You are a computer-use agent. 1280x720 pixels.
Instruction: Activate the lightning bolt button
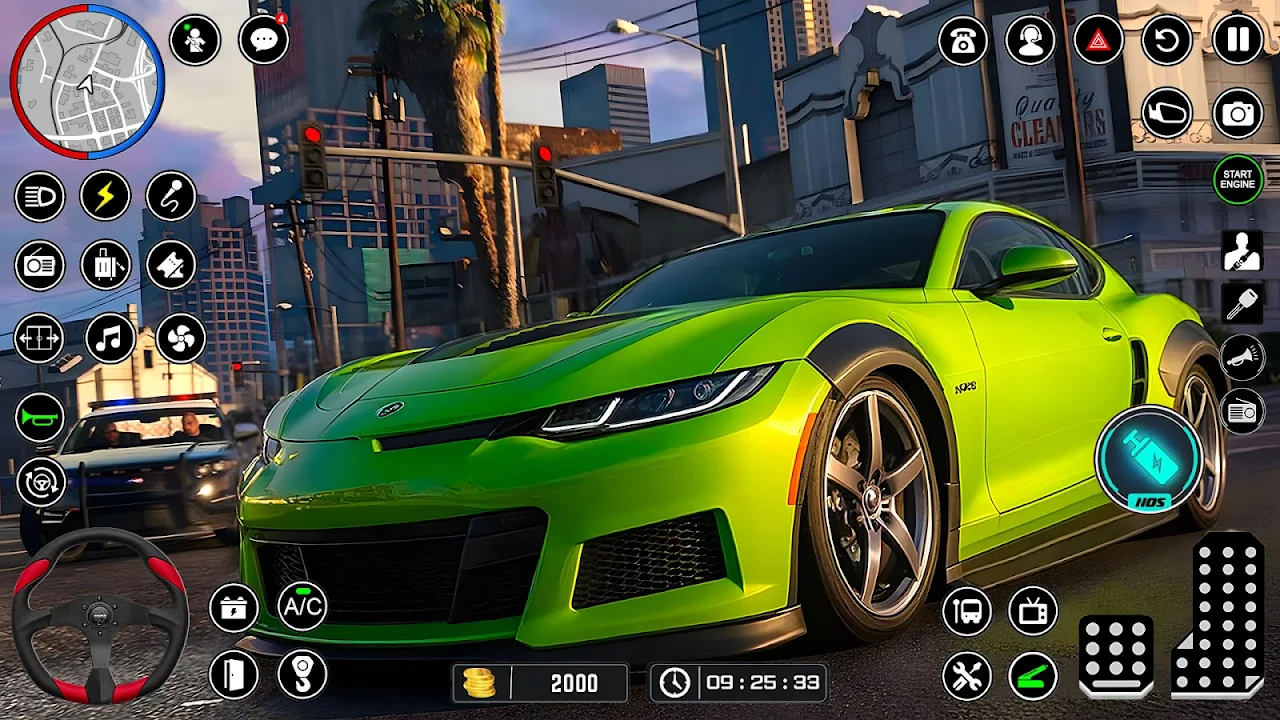105,196
